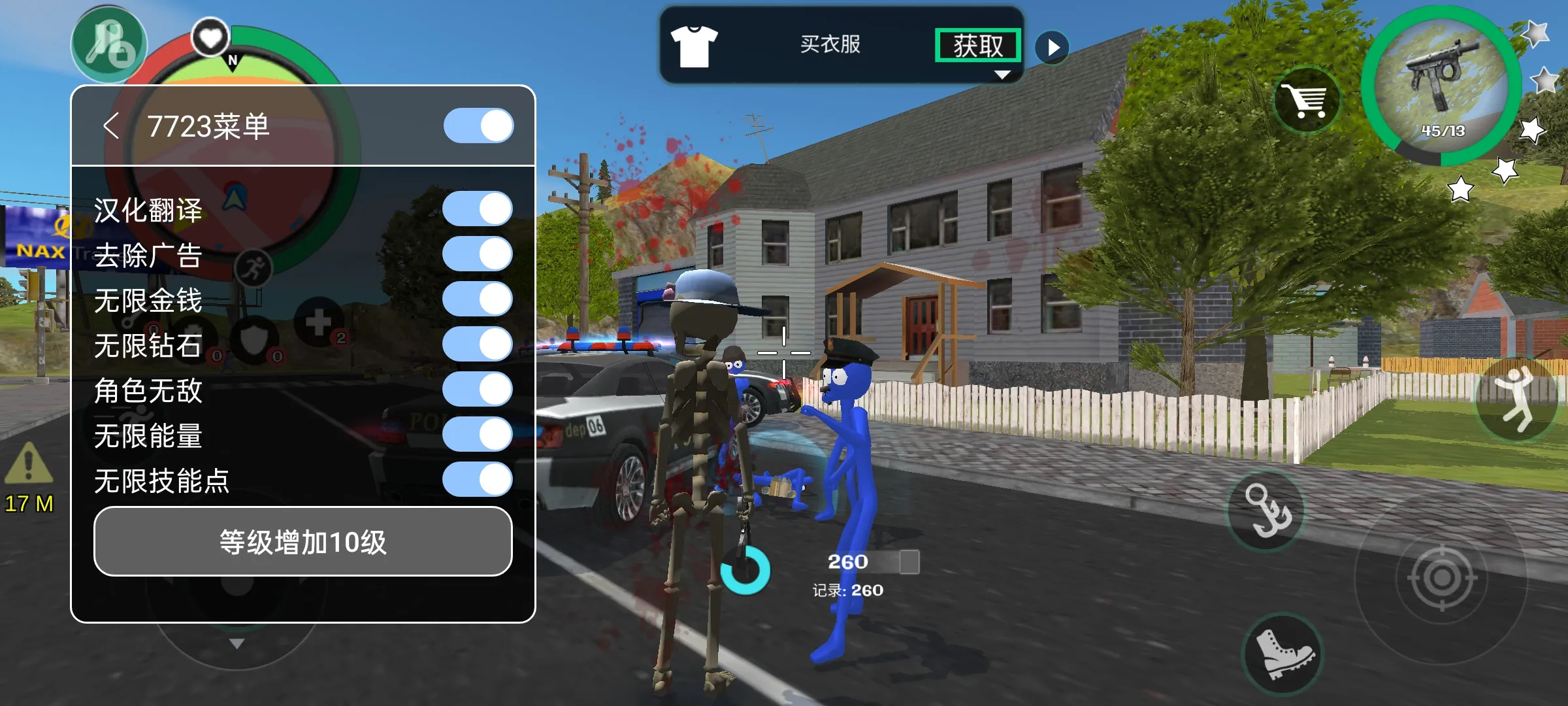Collapse menu via back chevron next to 7723菜单
Viewport: 1568px width, 706px height.
pos(112,126)
